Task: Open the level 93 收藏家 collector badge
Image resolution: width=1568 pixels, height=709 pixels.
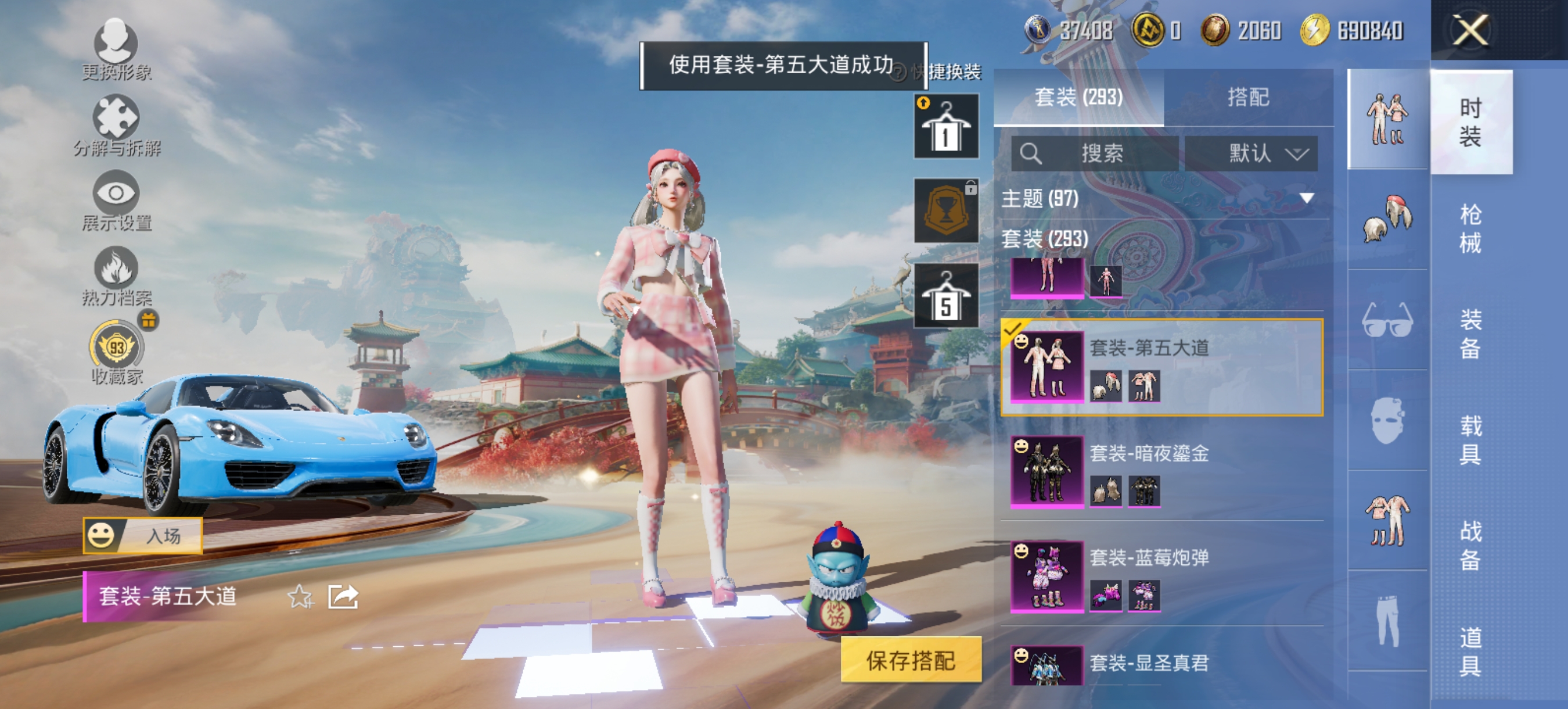Action: click(116, 347)
